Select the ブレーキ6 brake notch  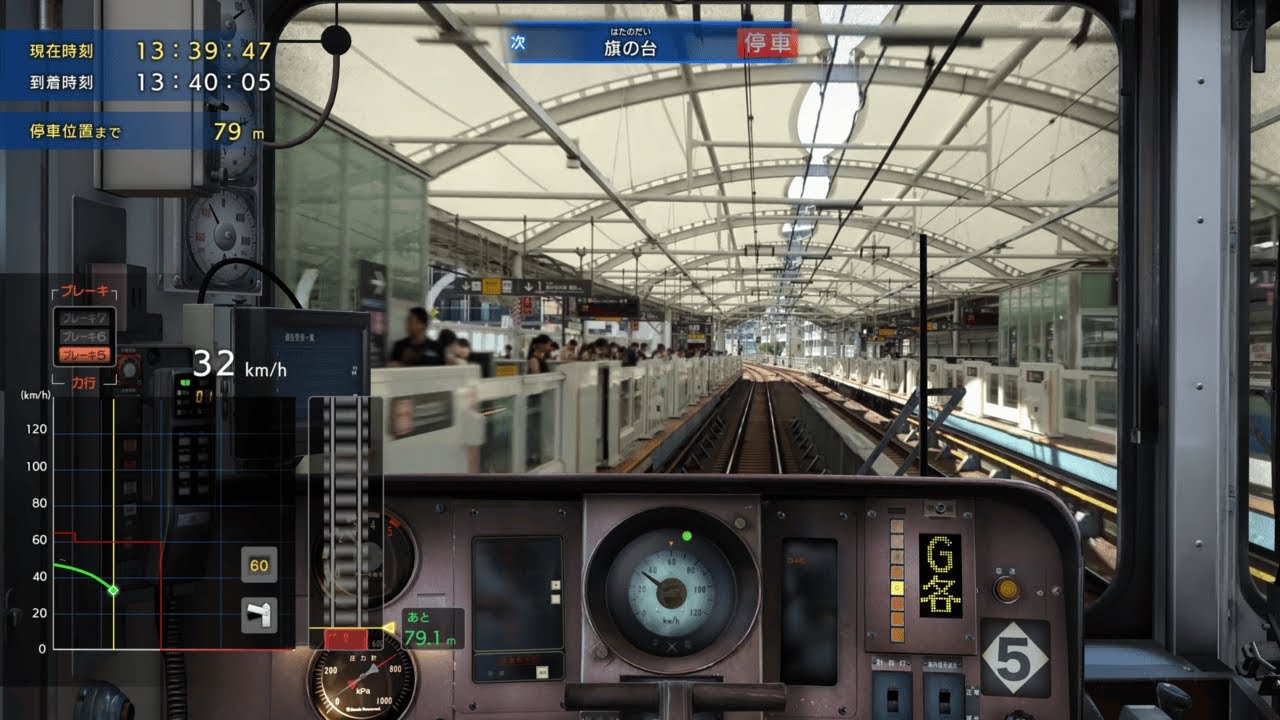[x=86, y=335]
